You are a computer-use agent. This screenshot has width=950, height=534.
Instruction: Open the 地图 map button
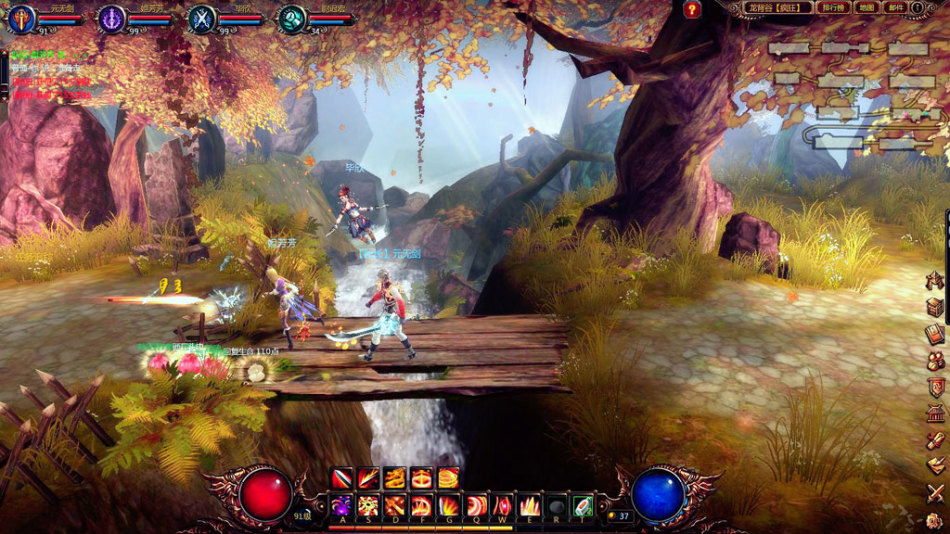pos(866,8)
